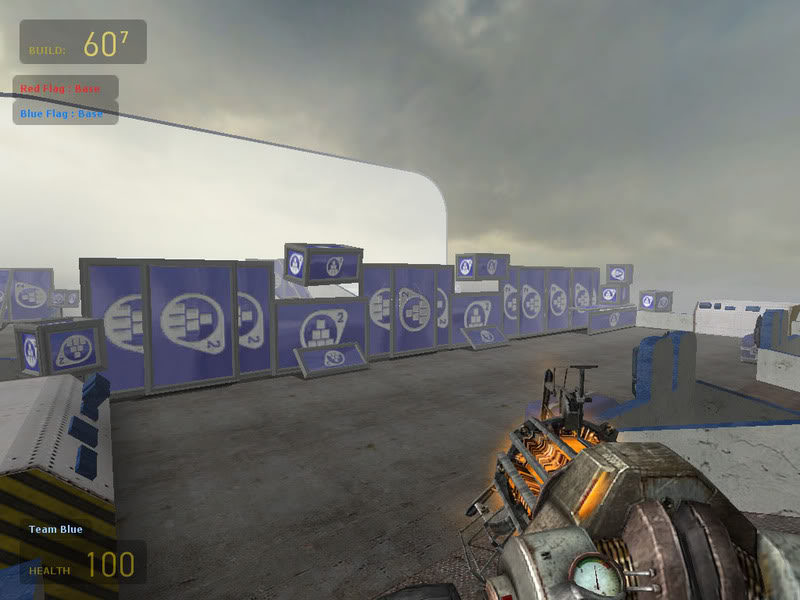Select the Red Flag status panel
This screenshot has width=800, height=600.
click(65, 88)
